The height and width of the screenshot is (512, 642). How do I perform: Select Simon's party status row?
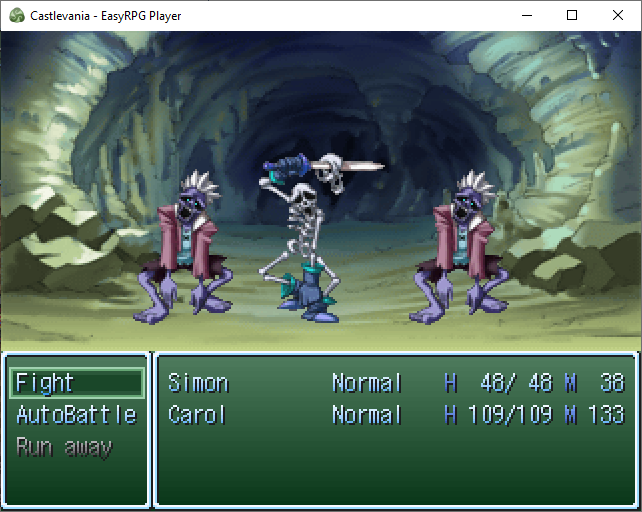396,383
